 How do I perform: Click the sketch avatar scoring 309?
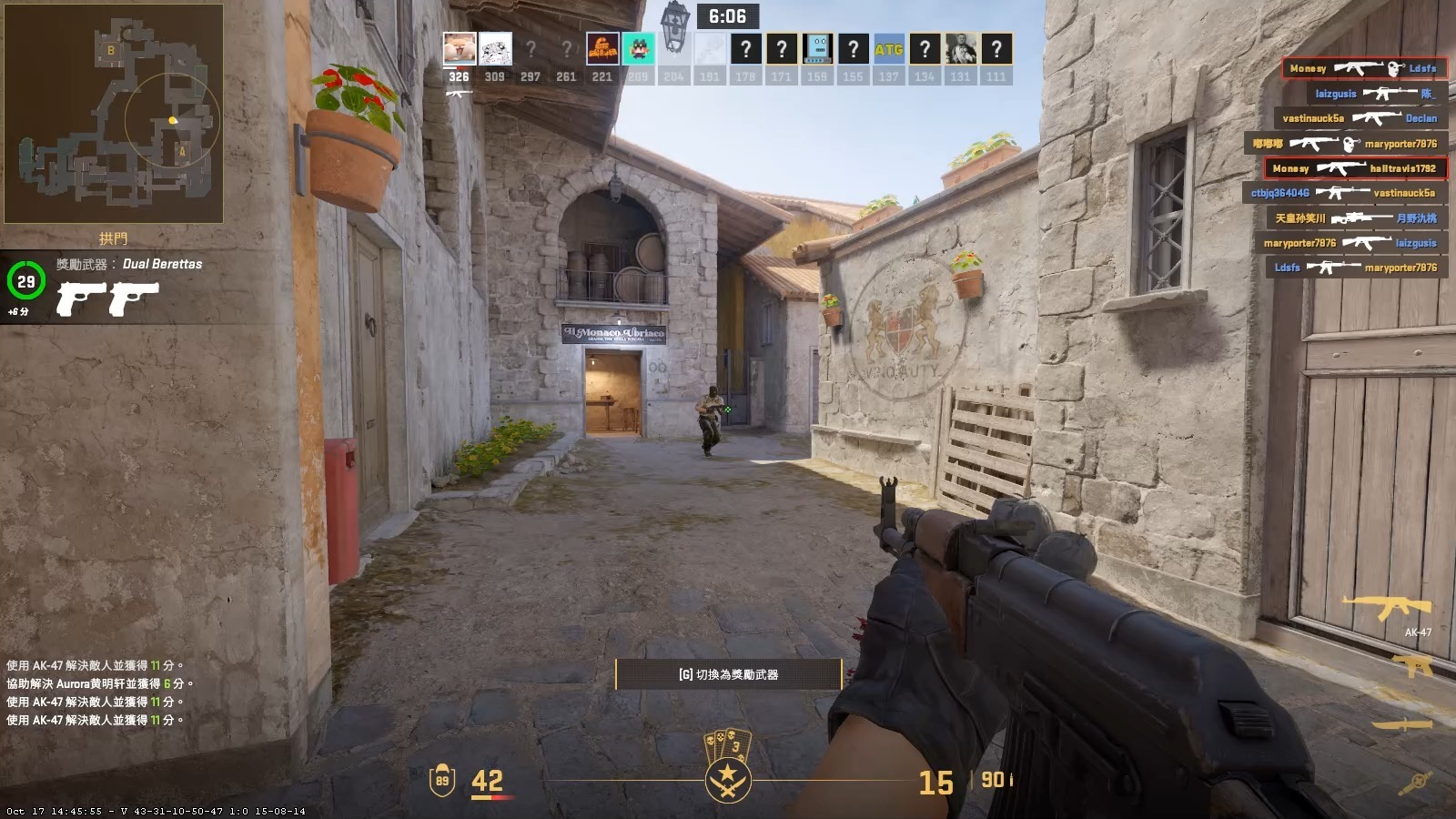495,49
